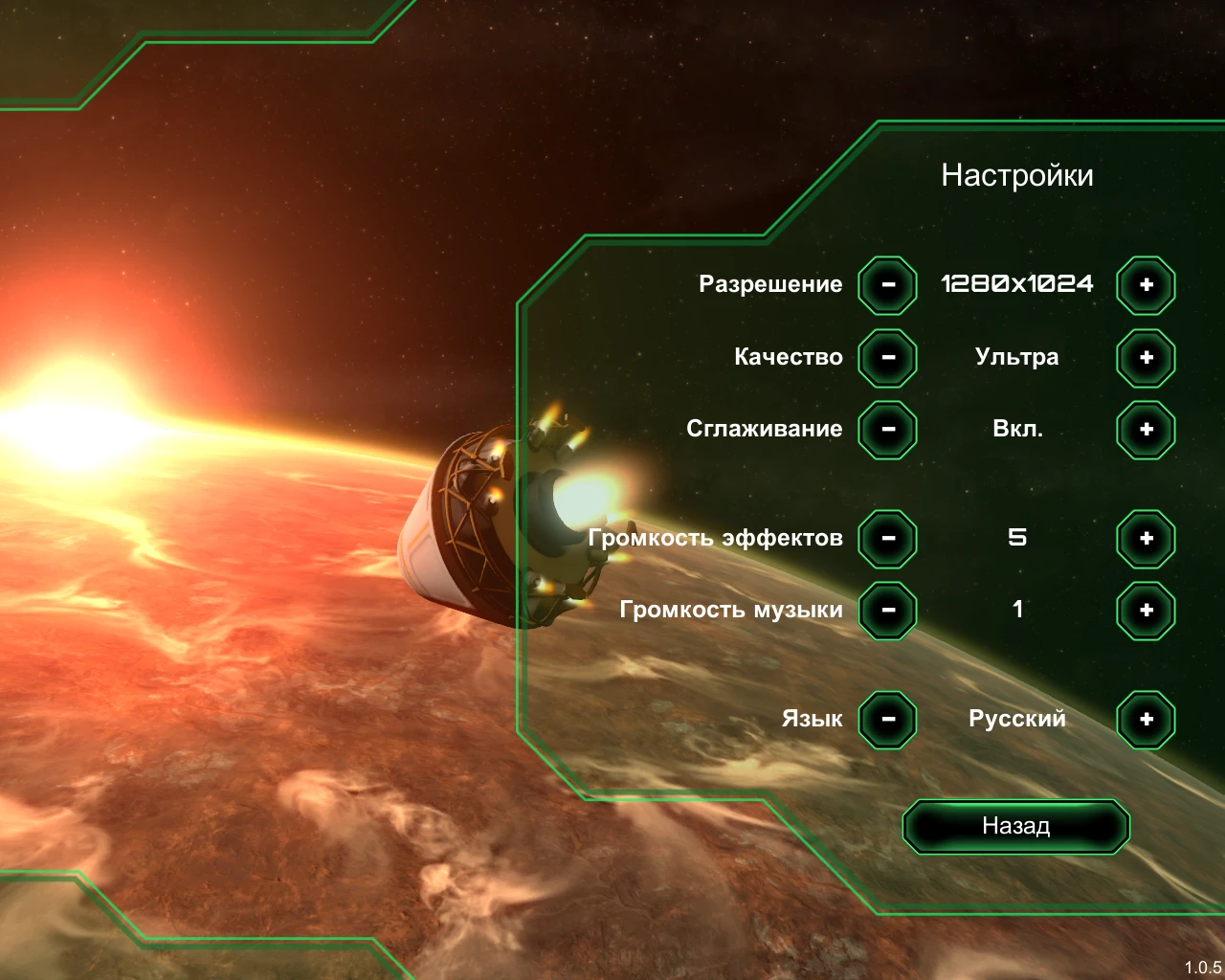Lower graphics quality from Ультра
The height and width of the screenshot is (980, 1225).
(x=886, y=357)
